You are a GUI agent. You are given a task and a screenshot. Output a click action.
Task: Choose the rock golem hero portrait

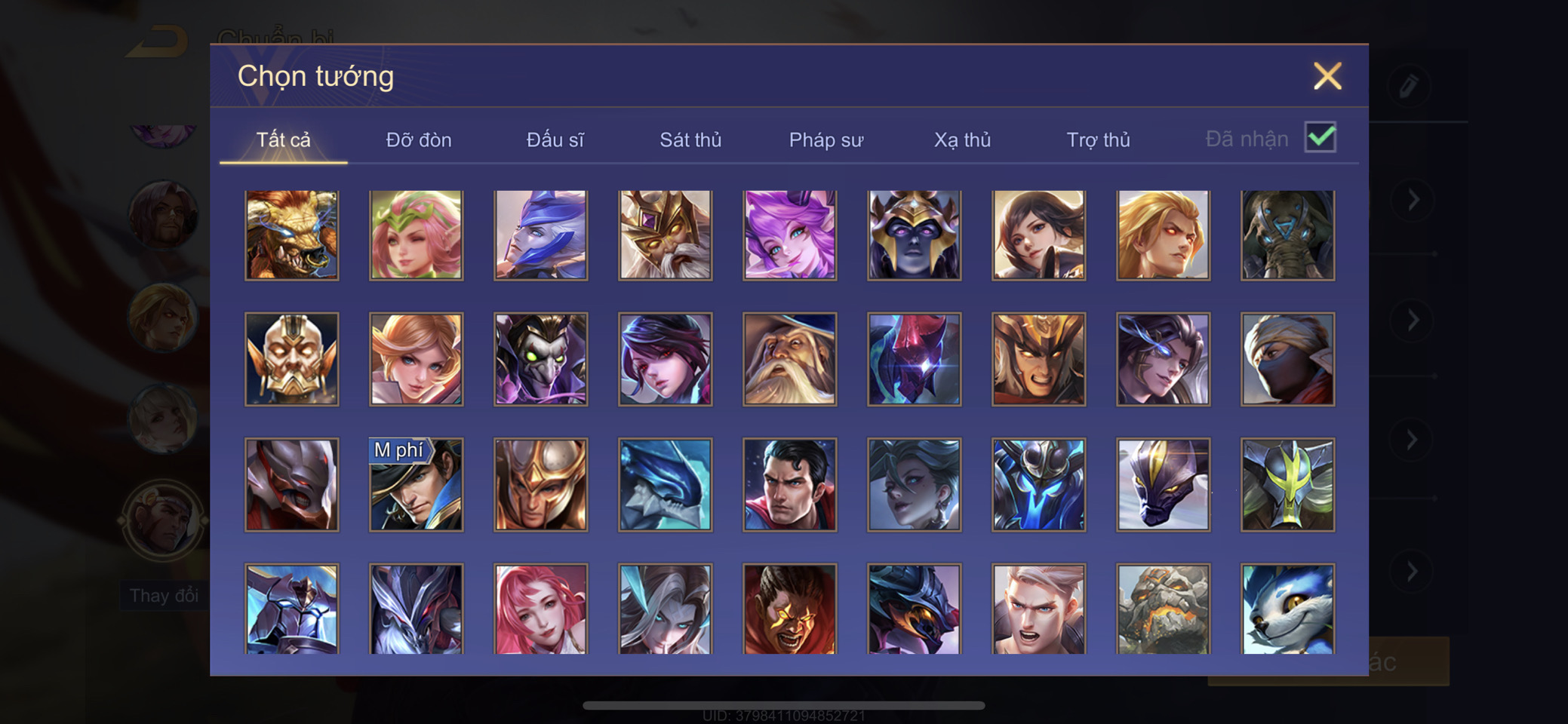point(1163,609)
